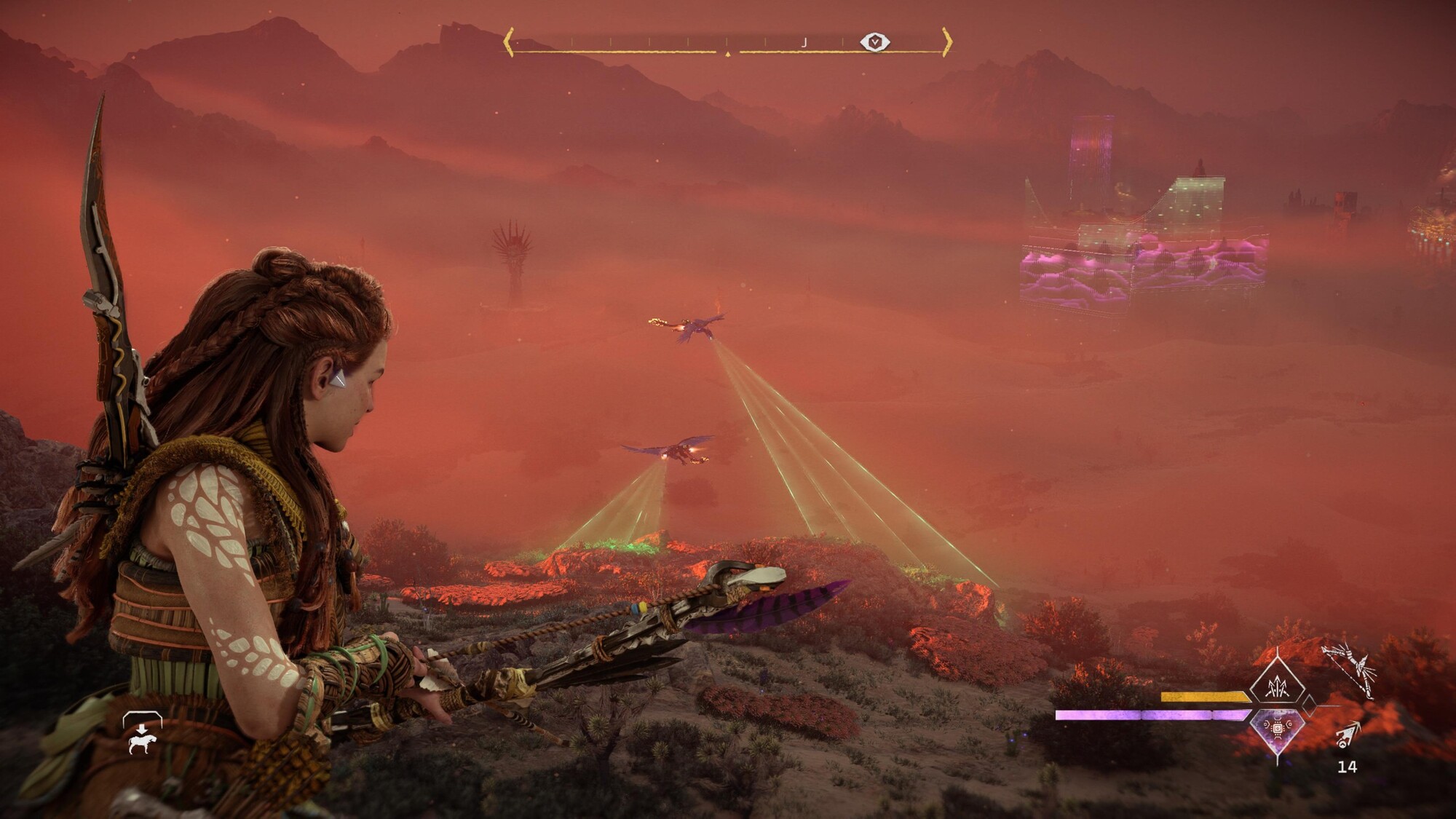
Task: Select the equipped bow weapon icon
Action: 1348,671
